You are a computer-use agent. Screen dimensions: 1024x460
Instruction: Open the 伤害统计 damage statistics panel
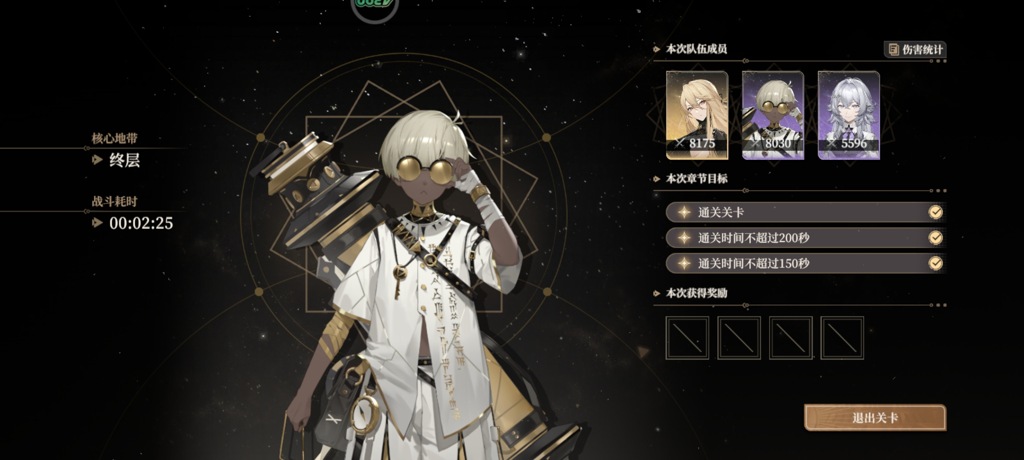(915, 49)
